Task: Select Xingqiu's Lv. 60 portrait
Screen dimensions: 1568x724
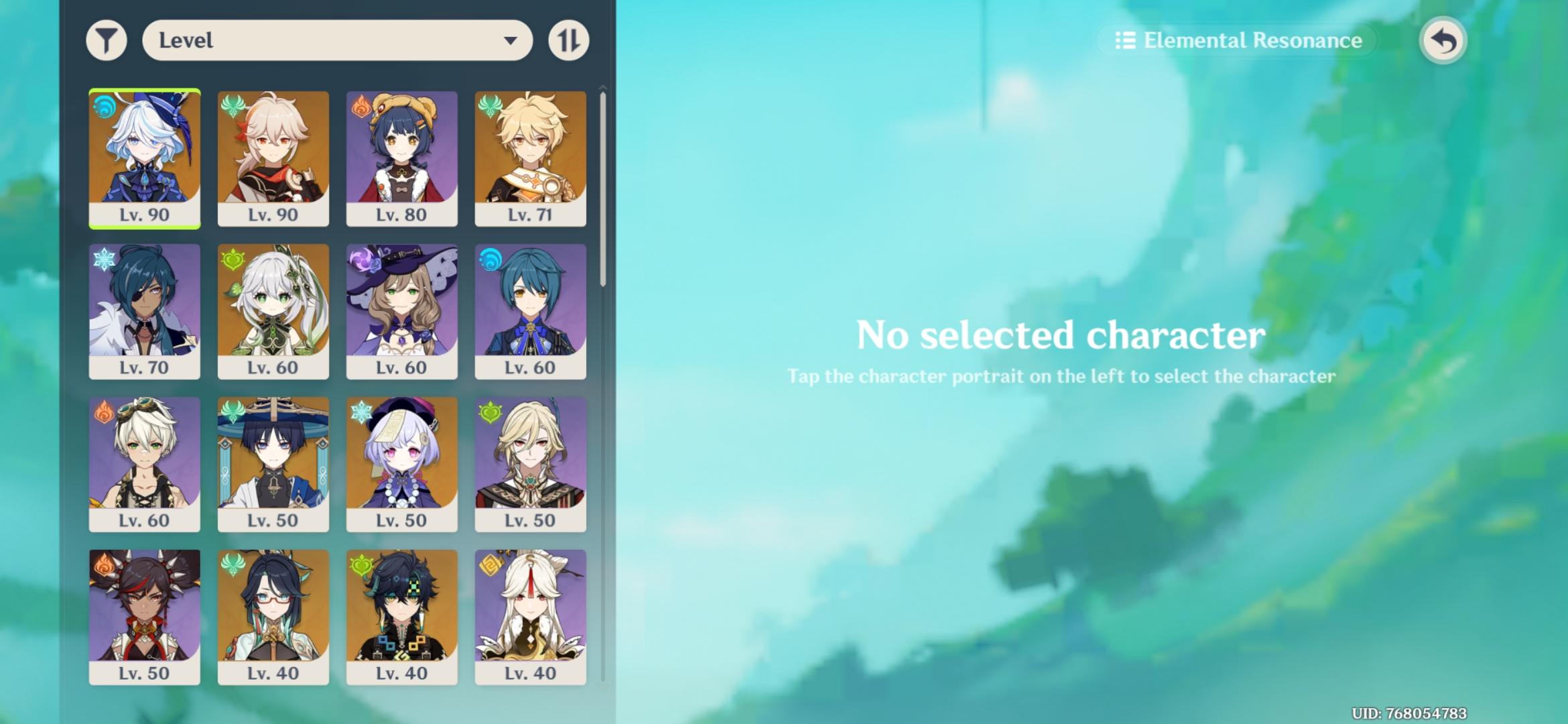Action: pos(531,308)
